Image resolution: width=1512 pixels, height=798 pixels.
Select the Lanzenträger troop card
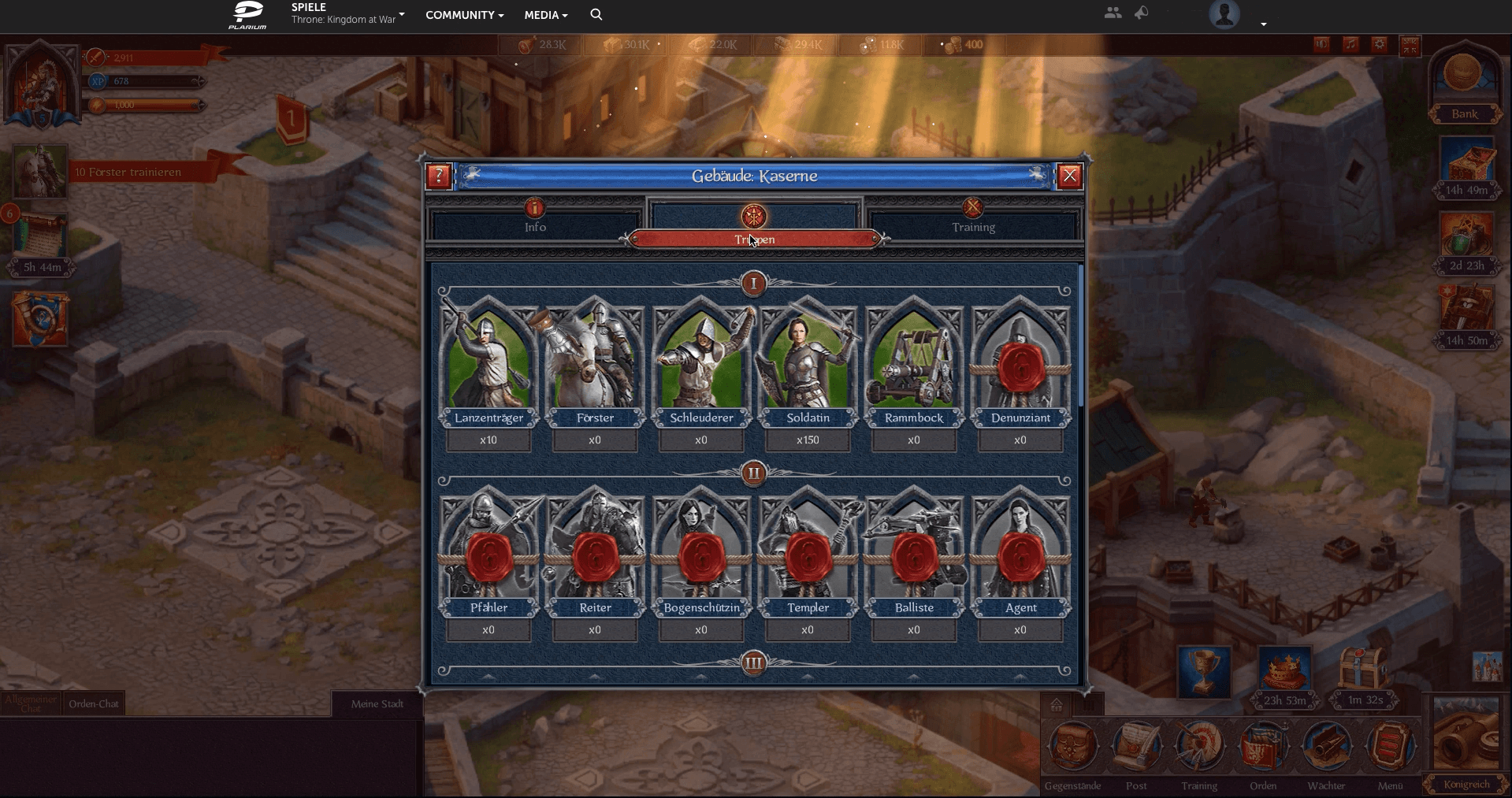tap(489, 362)
